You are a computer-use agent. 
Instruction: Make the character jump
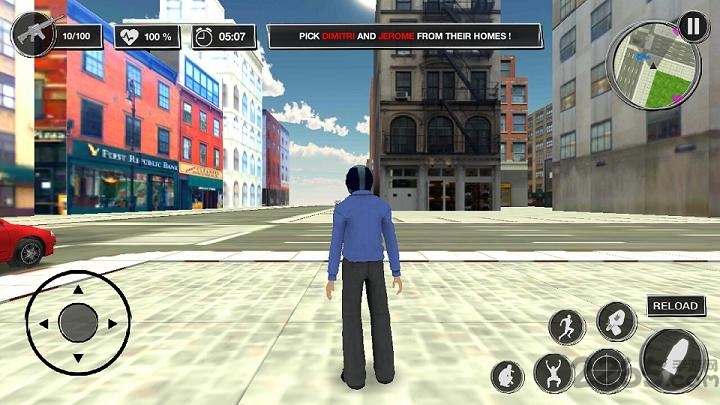coord(553,372)
